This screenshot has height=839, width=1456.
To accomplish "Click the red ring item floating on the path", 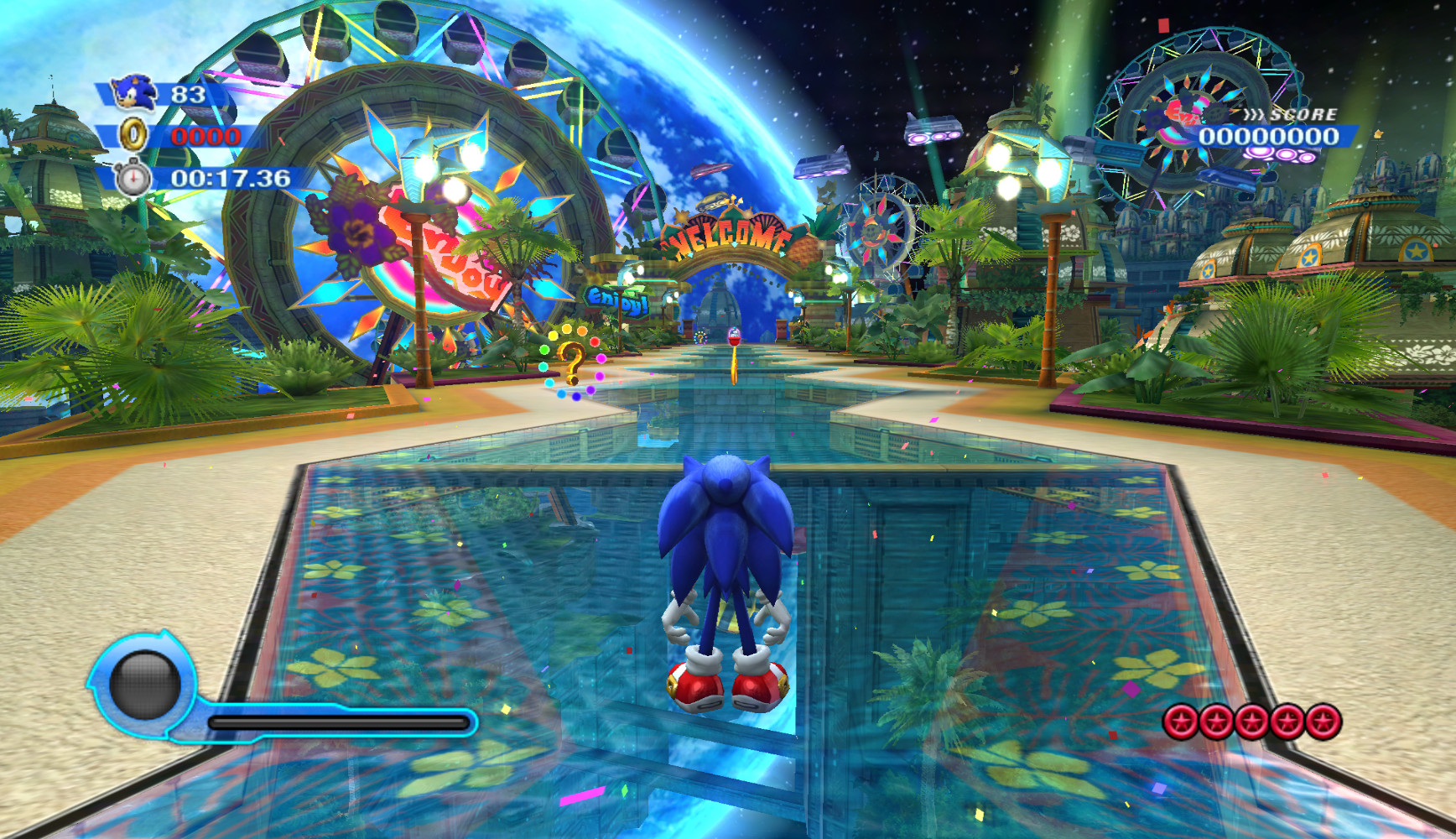I will (732, 341).
